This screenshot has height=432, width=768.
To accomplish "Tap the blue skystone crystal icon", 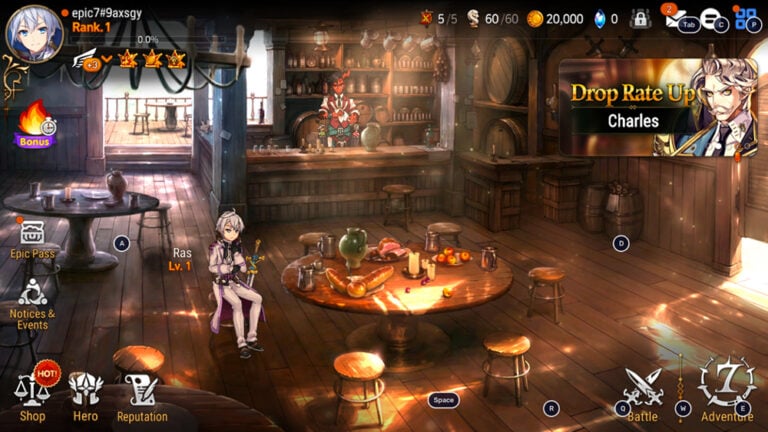I will click(x=600, y=18).
